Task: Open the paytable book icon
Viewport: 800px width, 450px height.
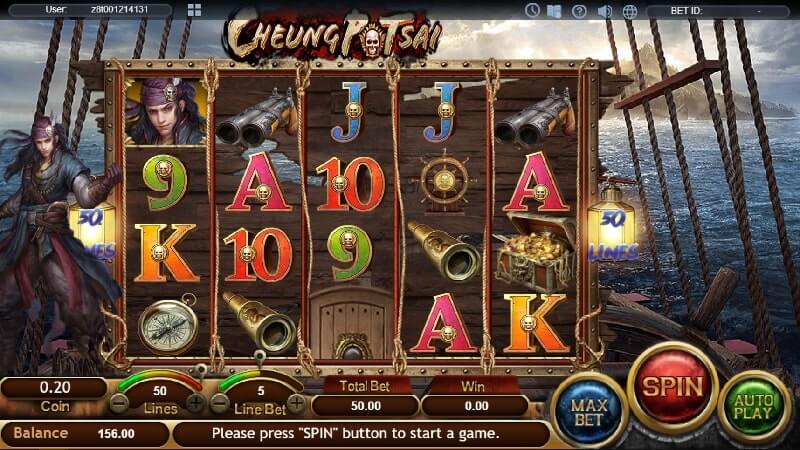Action: (x=556, y=11)
